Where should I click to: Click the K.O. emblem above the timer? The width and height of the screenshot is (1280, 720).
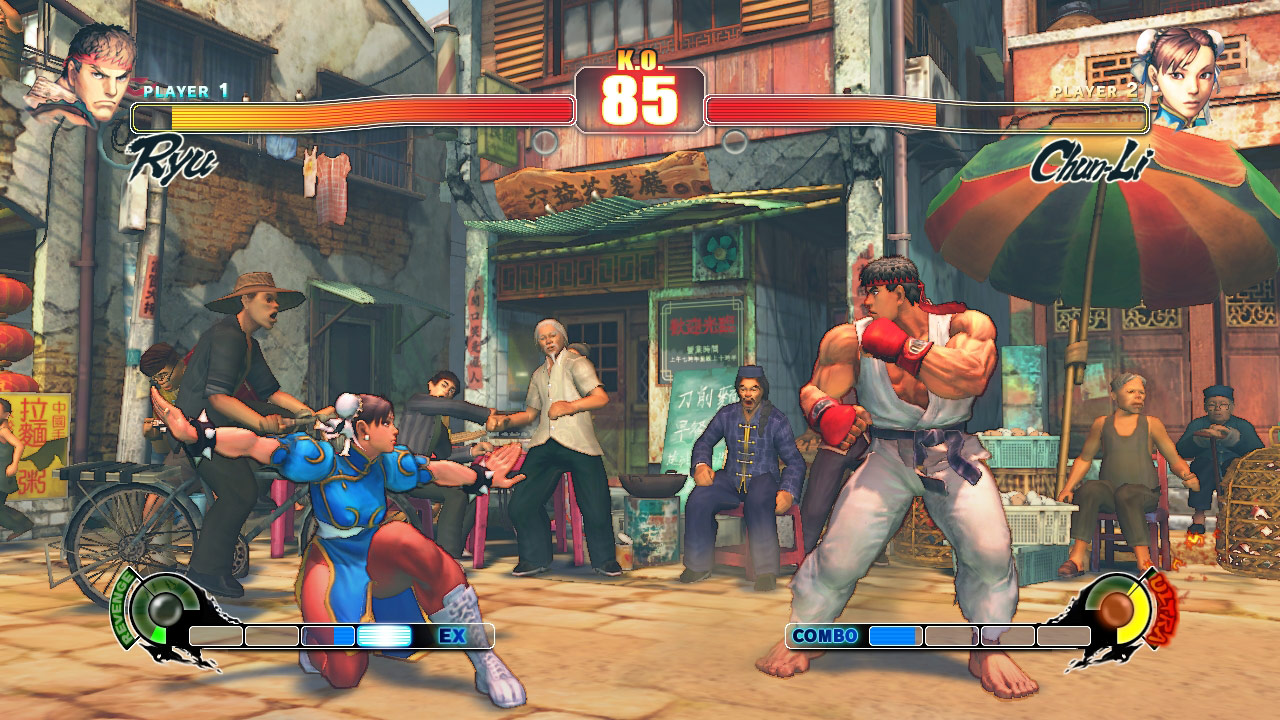(x=640, y=60)
